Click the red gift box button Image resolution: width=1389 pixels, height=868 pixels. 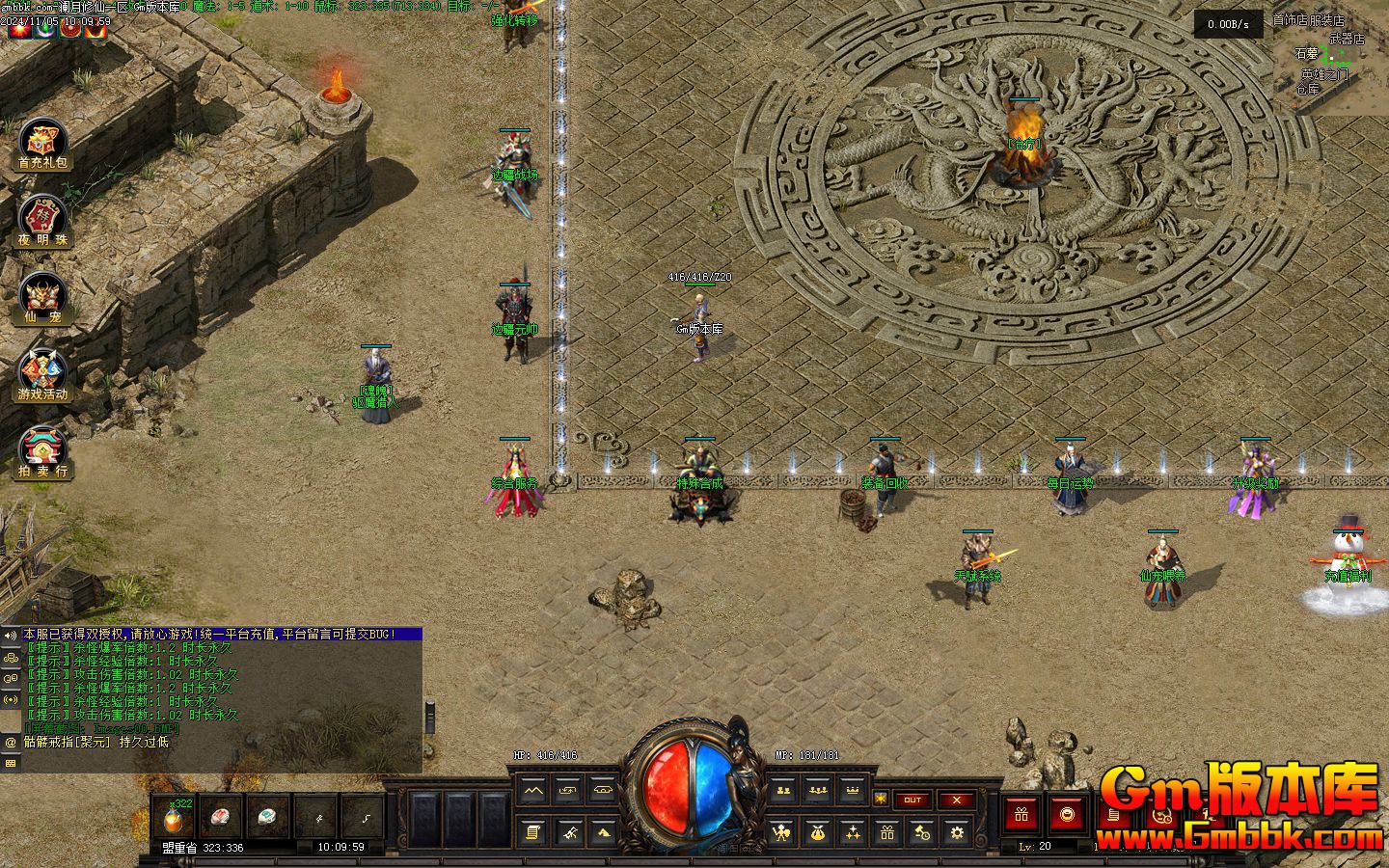1021,815
